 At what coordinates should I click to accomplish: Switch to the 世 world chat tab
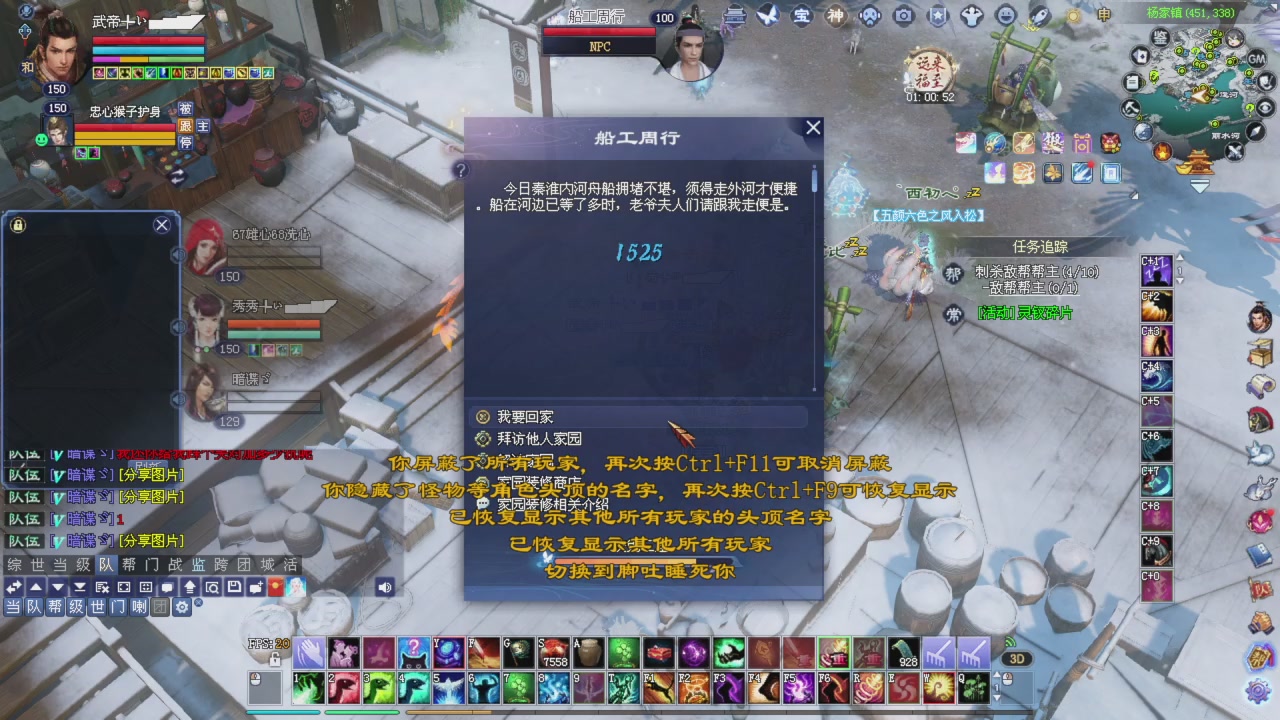[x=36, y=563]
